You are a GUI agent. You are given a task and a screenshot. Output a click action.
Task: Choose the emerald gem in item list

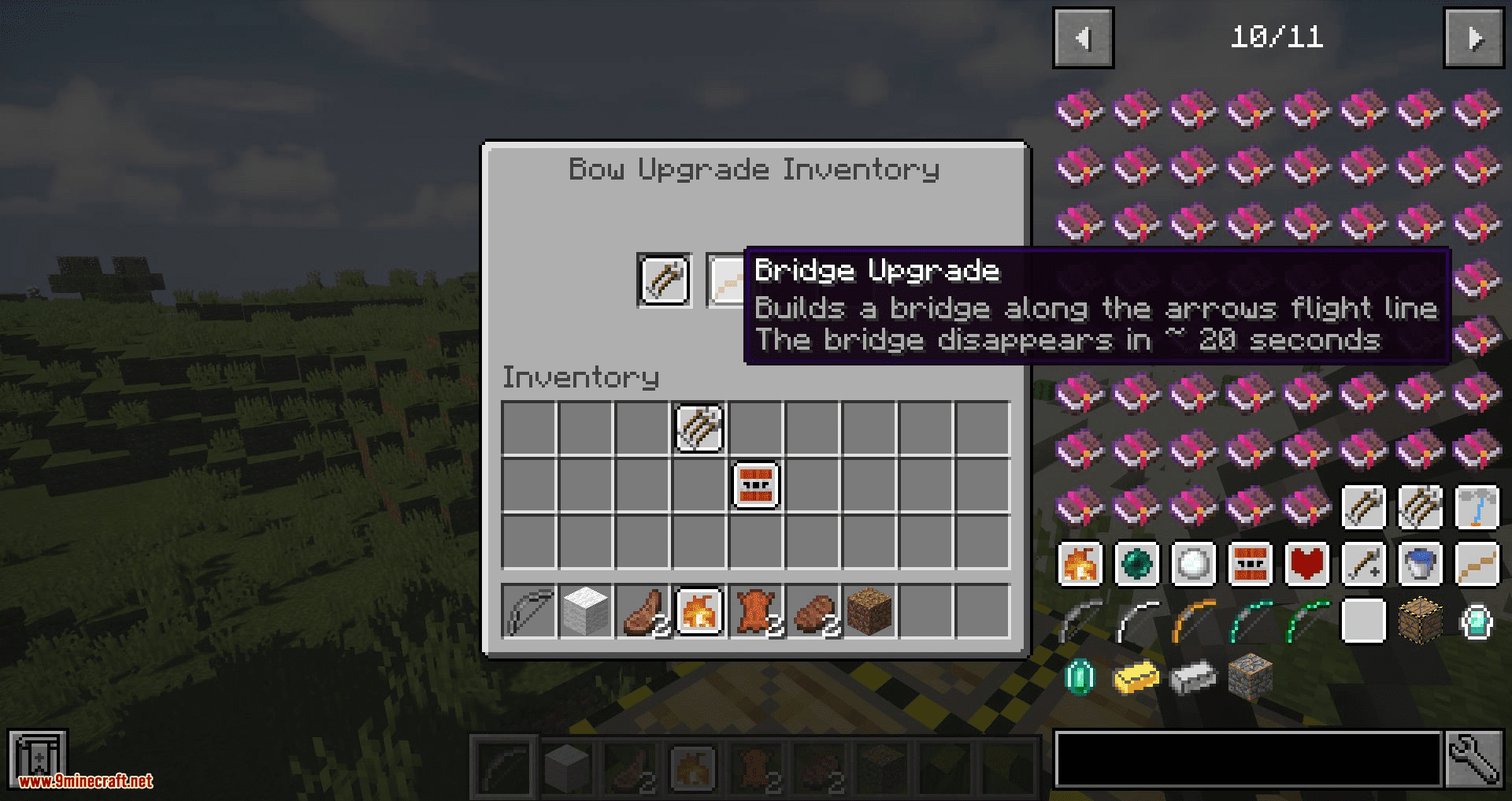coord(1080,678)
